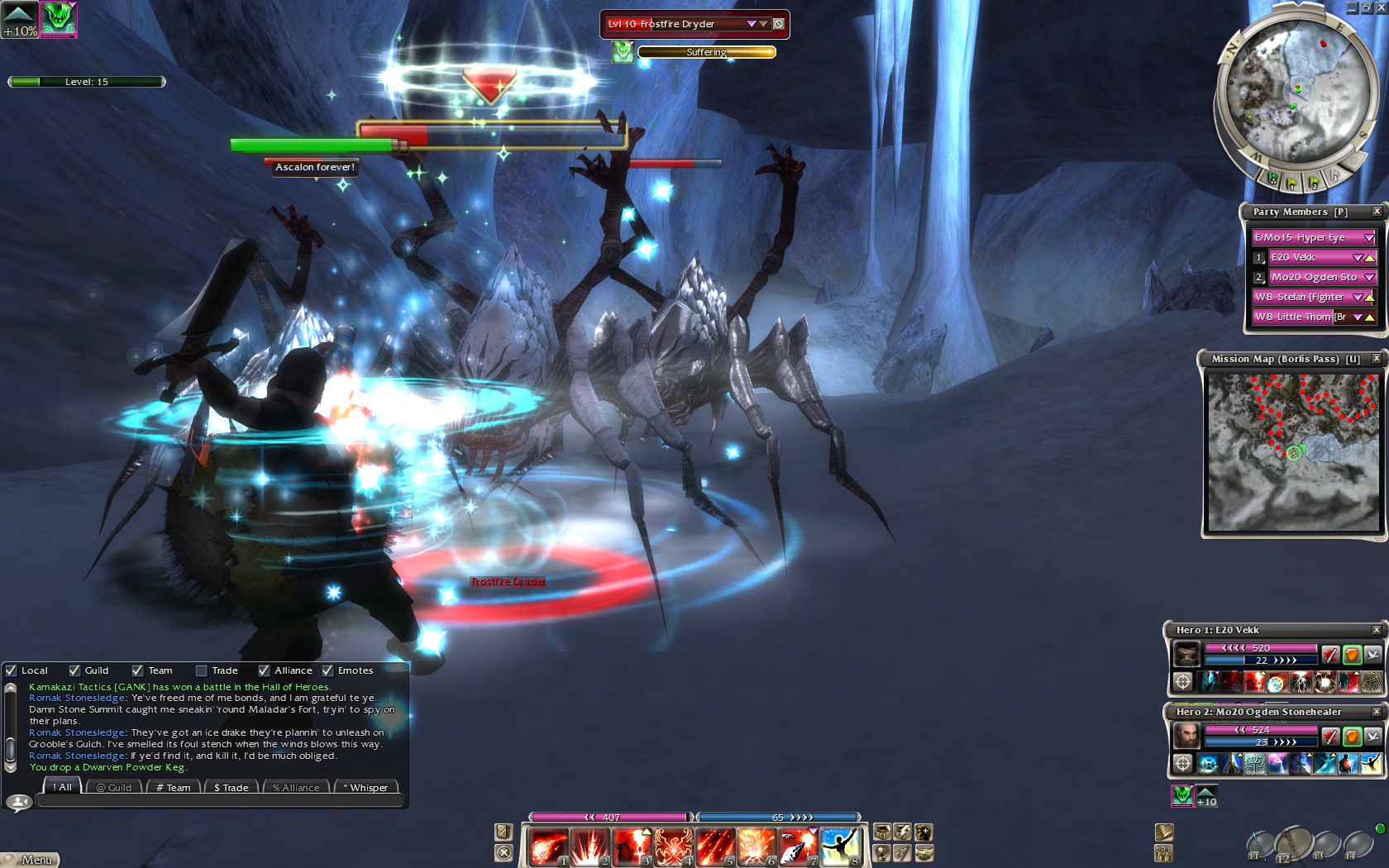Close the Mission Map window
Viewport: 1389px width, 868px height.
pyautogui.click(x=1377, y=359)
